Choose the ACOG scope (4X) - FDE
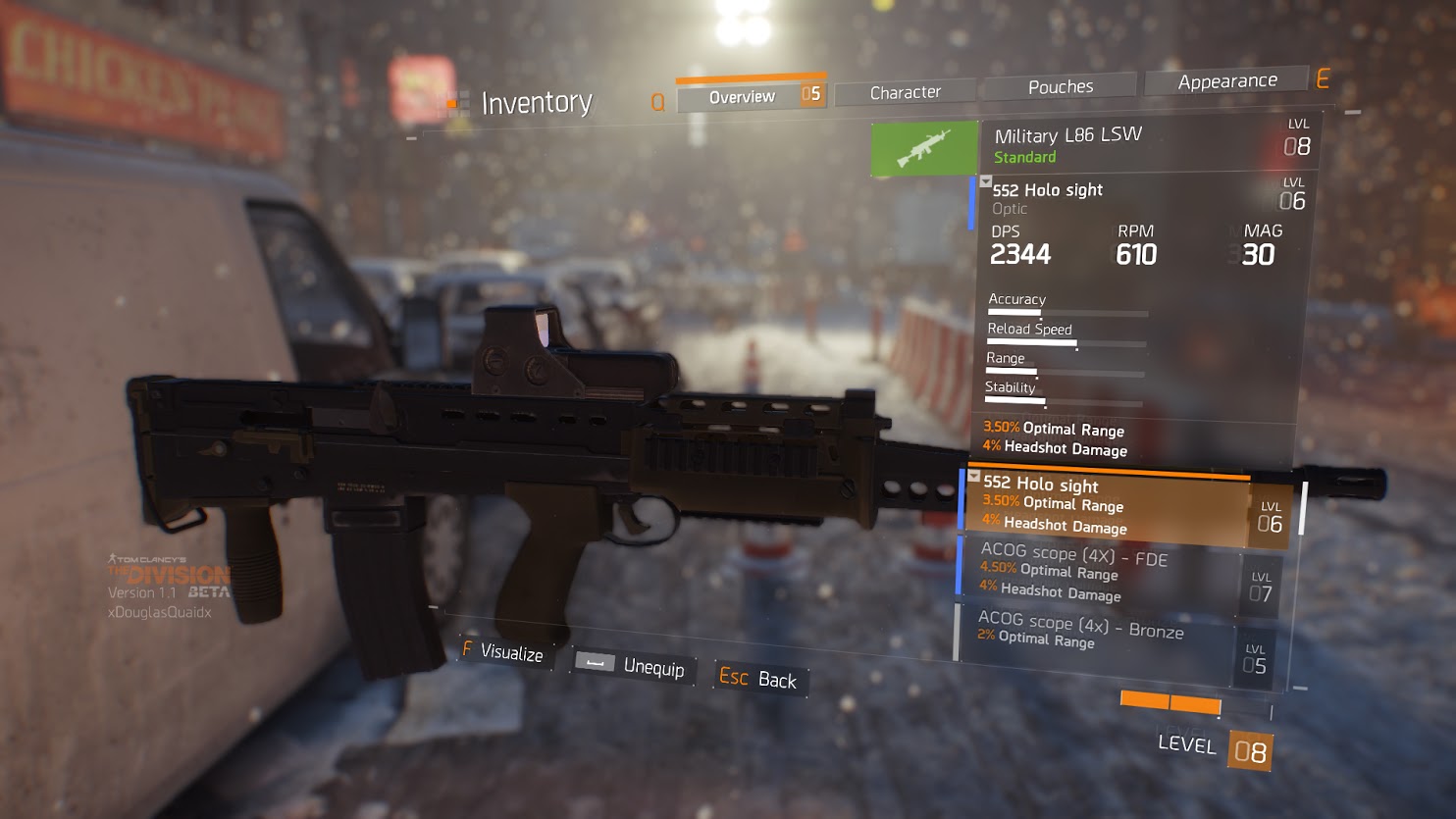1456x819 pixels. click(x=1099, y=572)
